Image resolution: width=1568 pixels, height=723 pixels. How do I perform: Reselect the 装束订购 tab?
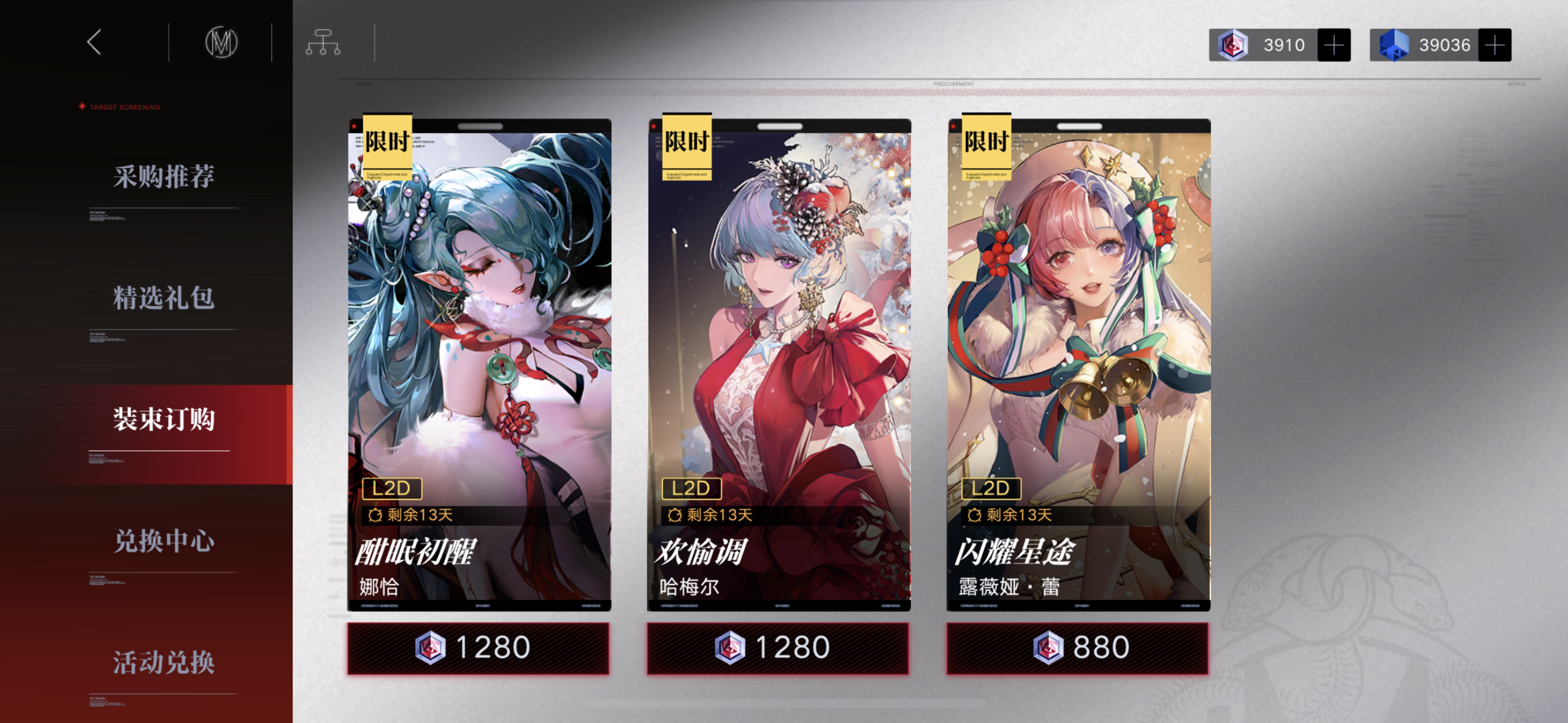pyautogui.click(x=163, y=421)
